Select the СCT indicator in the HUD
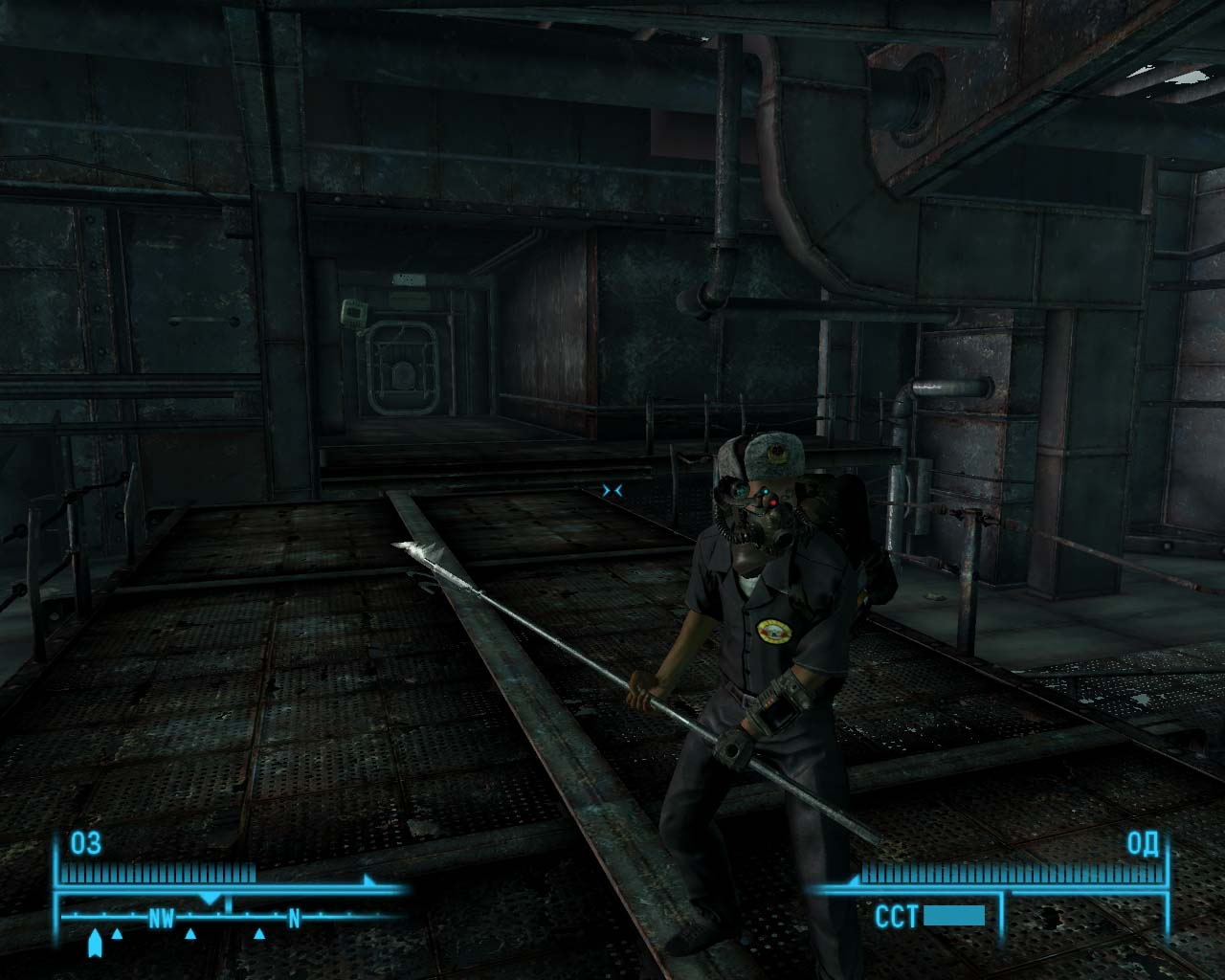Screen dimensions: 1225x980 (x=897, y=916)
